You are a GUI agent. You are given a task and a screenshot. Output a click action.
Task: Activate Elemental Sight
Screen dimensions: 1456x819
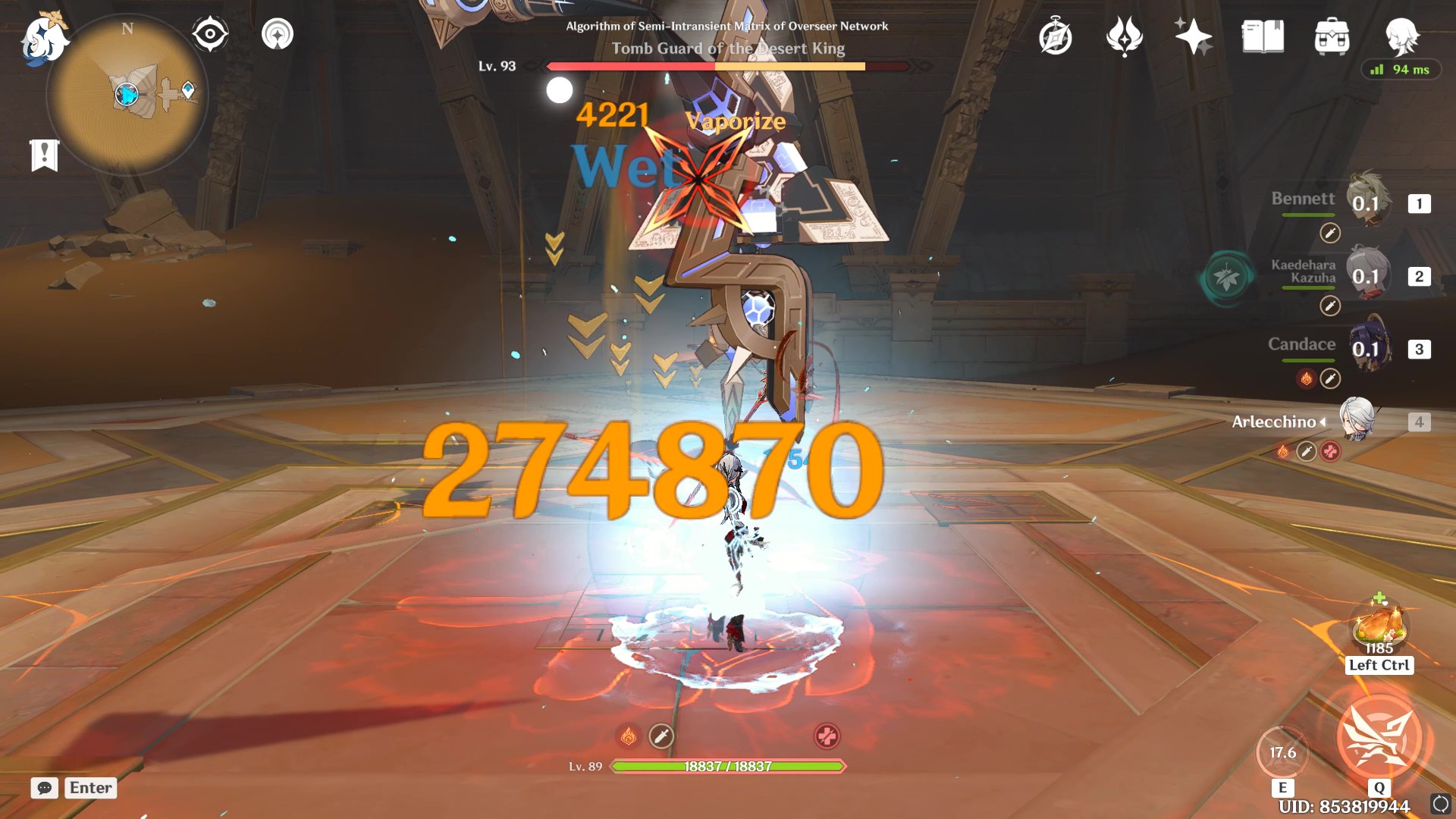coord(209,32)
